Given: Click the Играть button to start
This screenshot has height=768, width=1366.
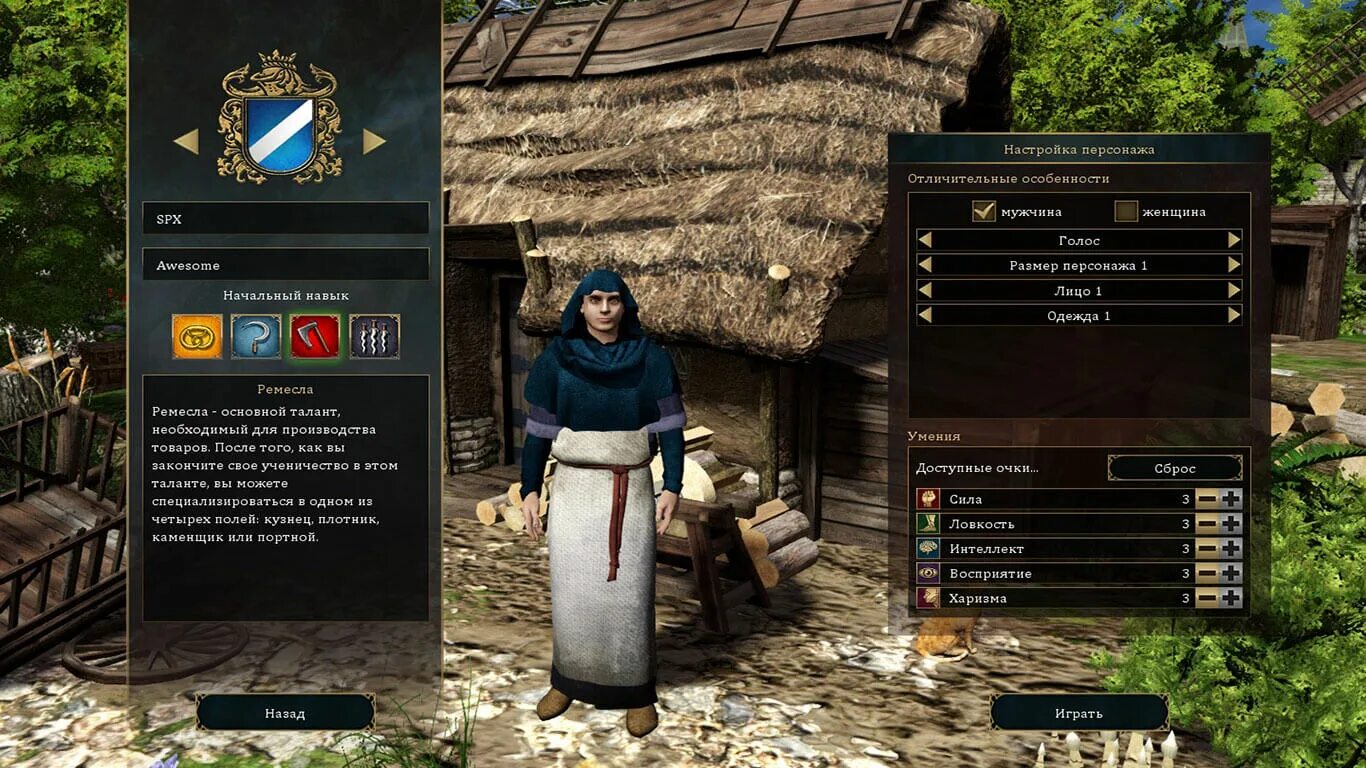Looking at the screenshot, I should click(1079, 713).
